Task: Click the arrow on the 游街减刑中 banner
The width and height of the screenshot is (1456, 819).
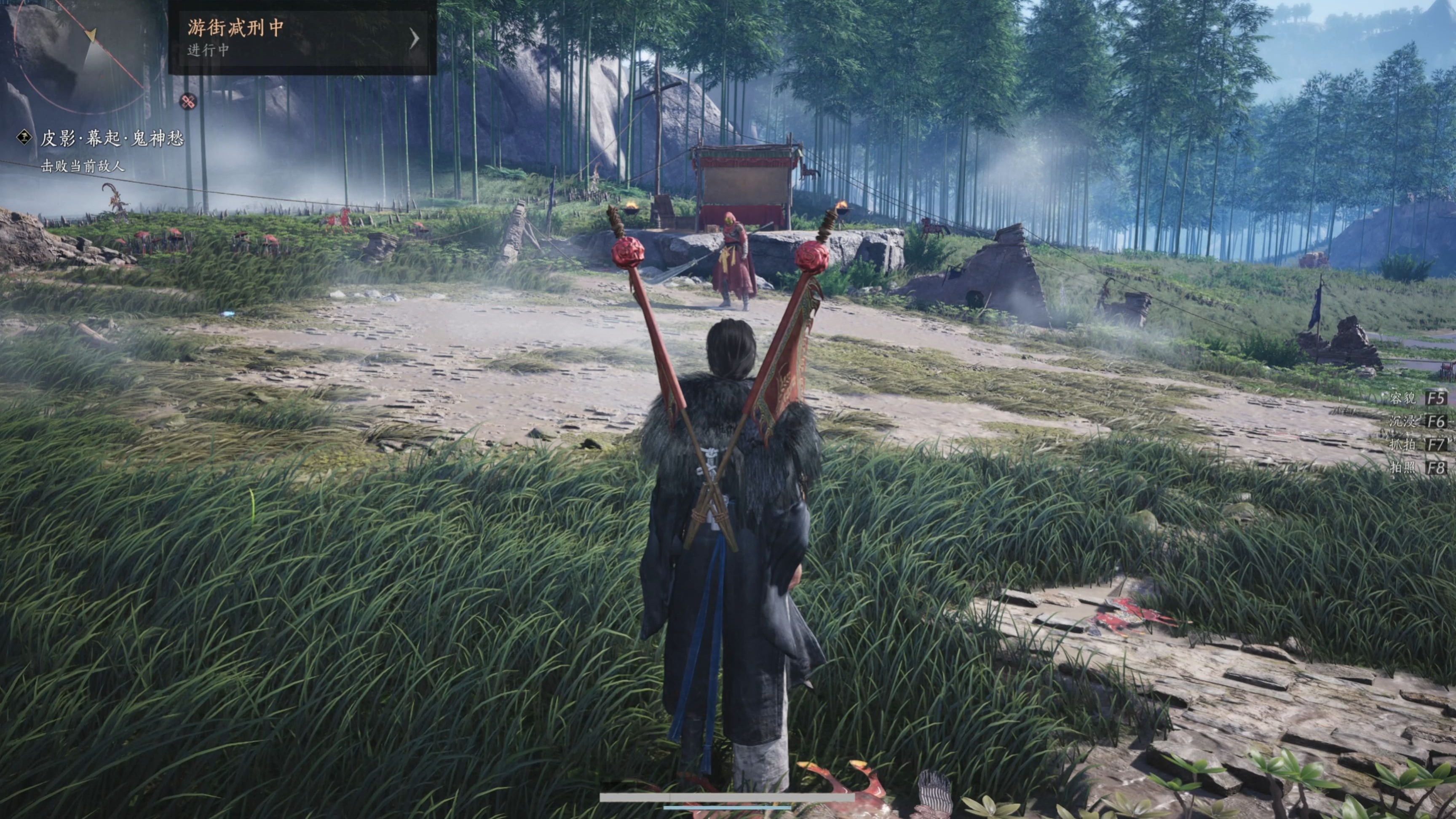Action: [x=415, y=38]
